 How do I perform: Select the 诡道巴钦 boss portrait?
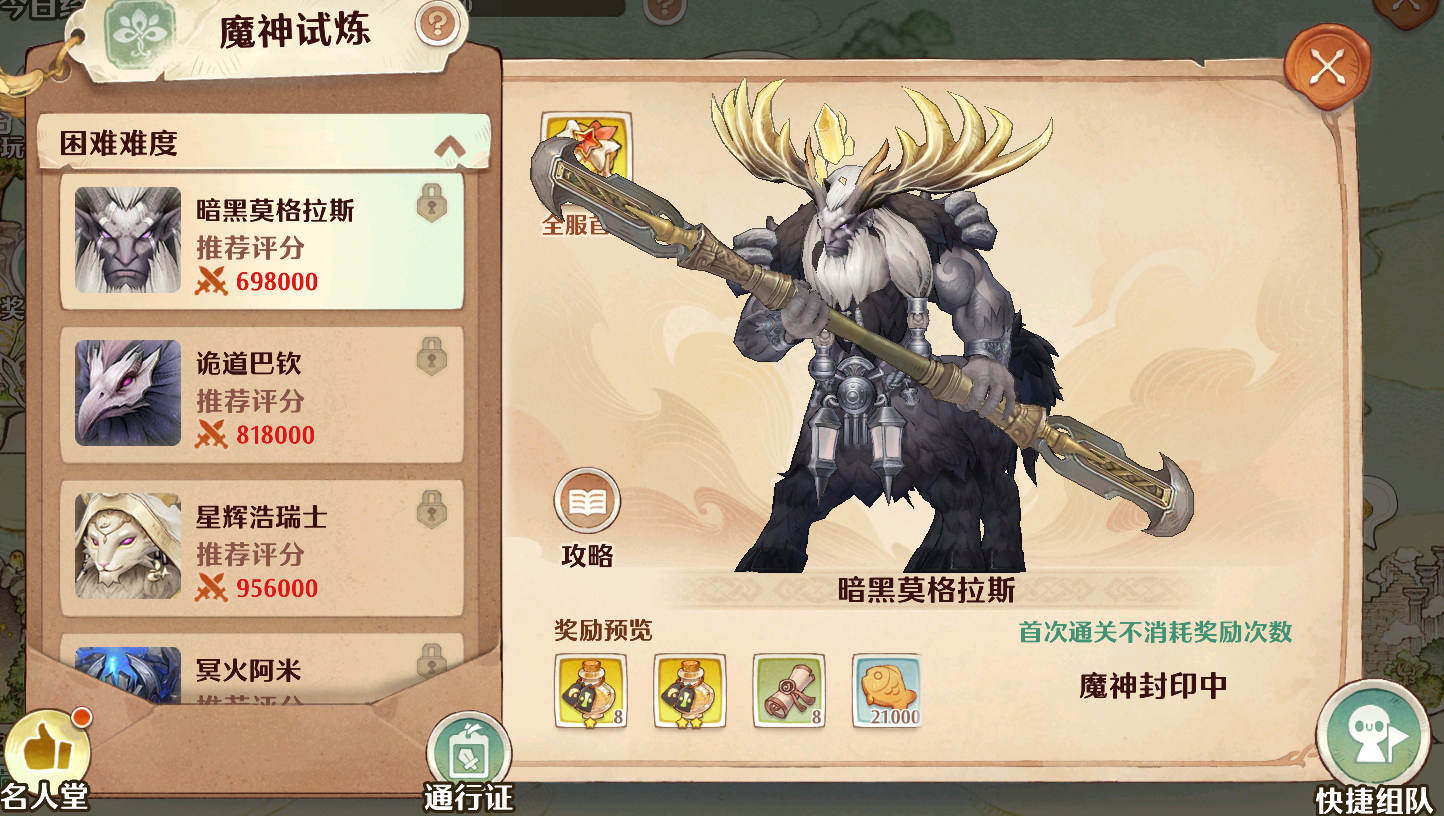126,394
